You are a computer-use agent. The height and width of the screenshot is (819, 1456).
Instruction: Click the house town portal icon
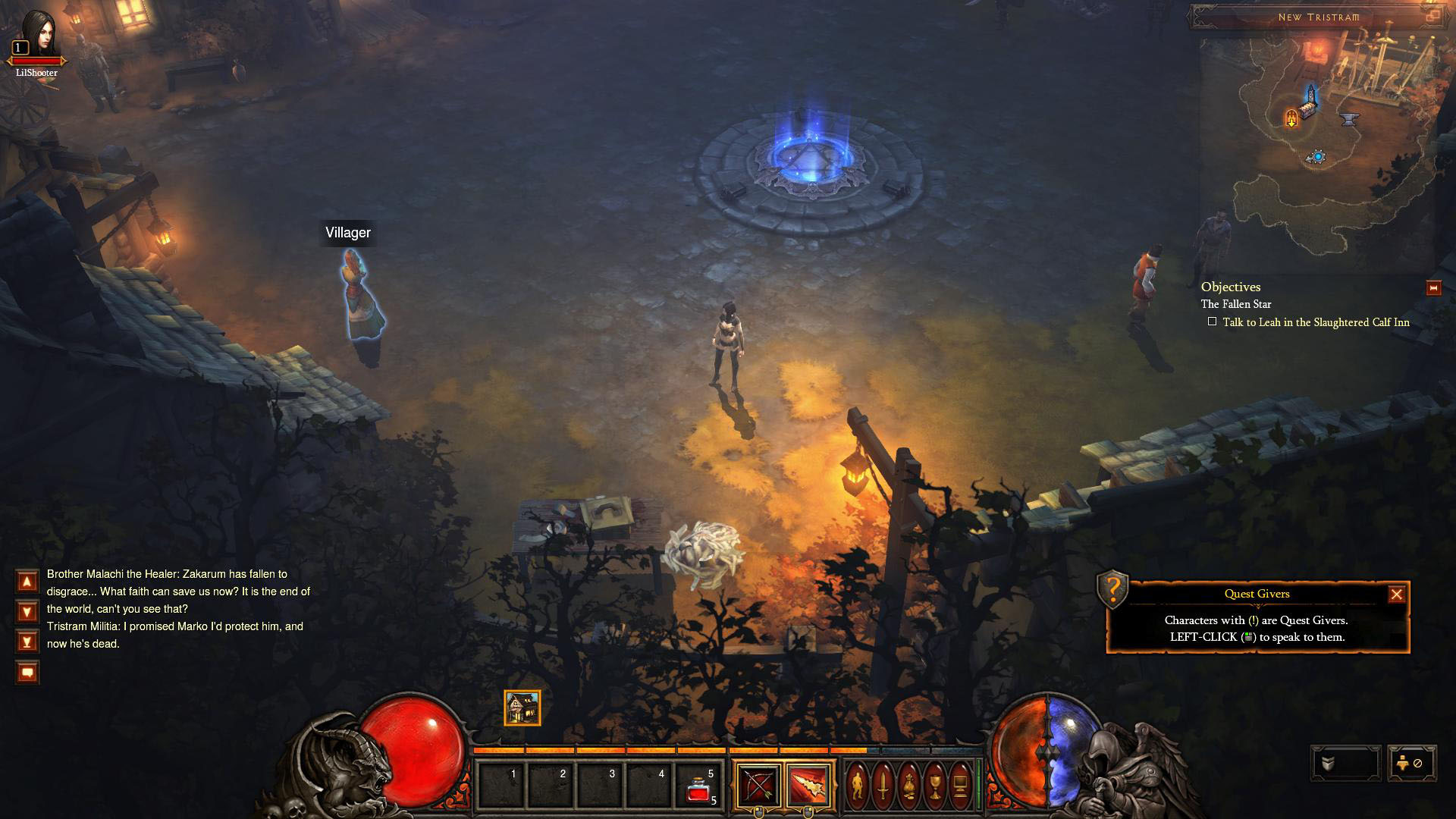click(522, 708)
